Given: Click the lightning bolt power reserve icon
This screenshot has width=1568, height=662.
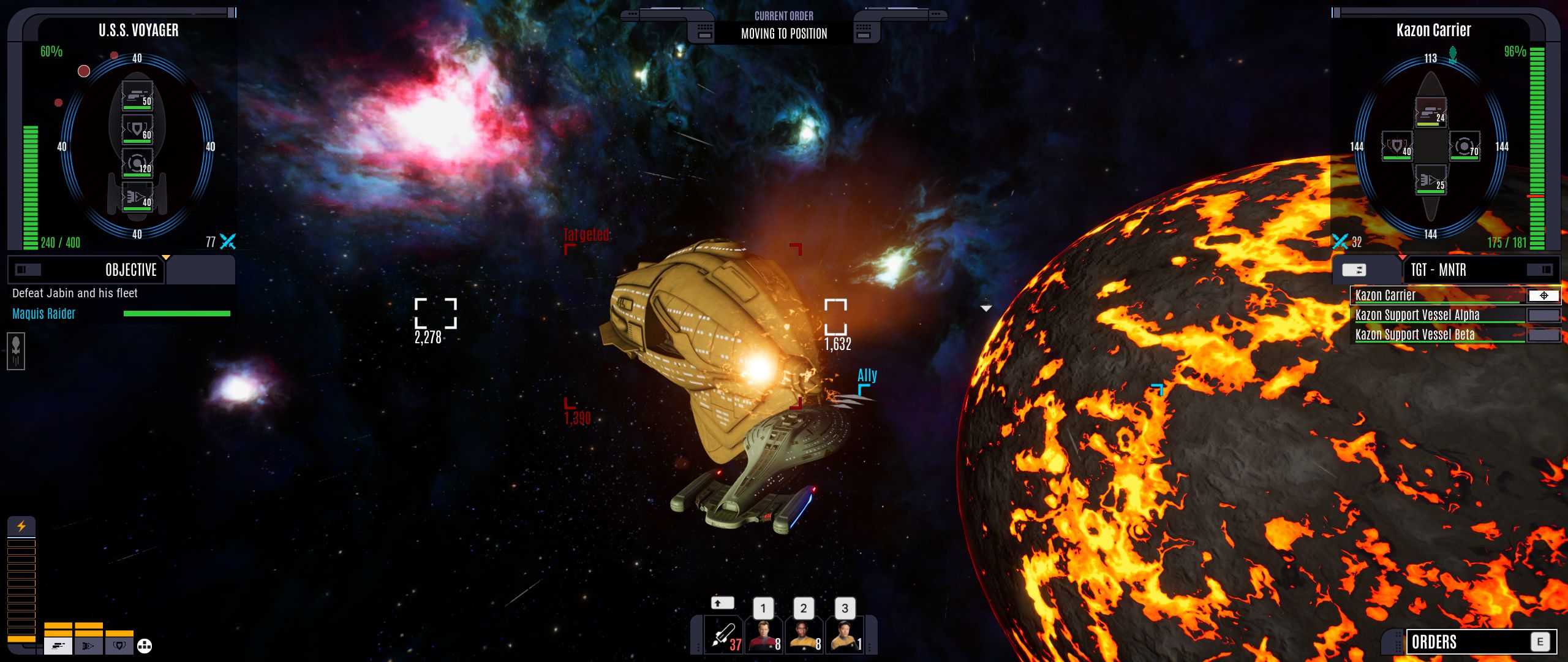Looking at the screenshot, I should pyautogui.click(x=21, y=527).
